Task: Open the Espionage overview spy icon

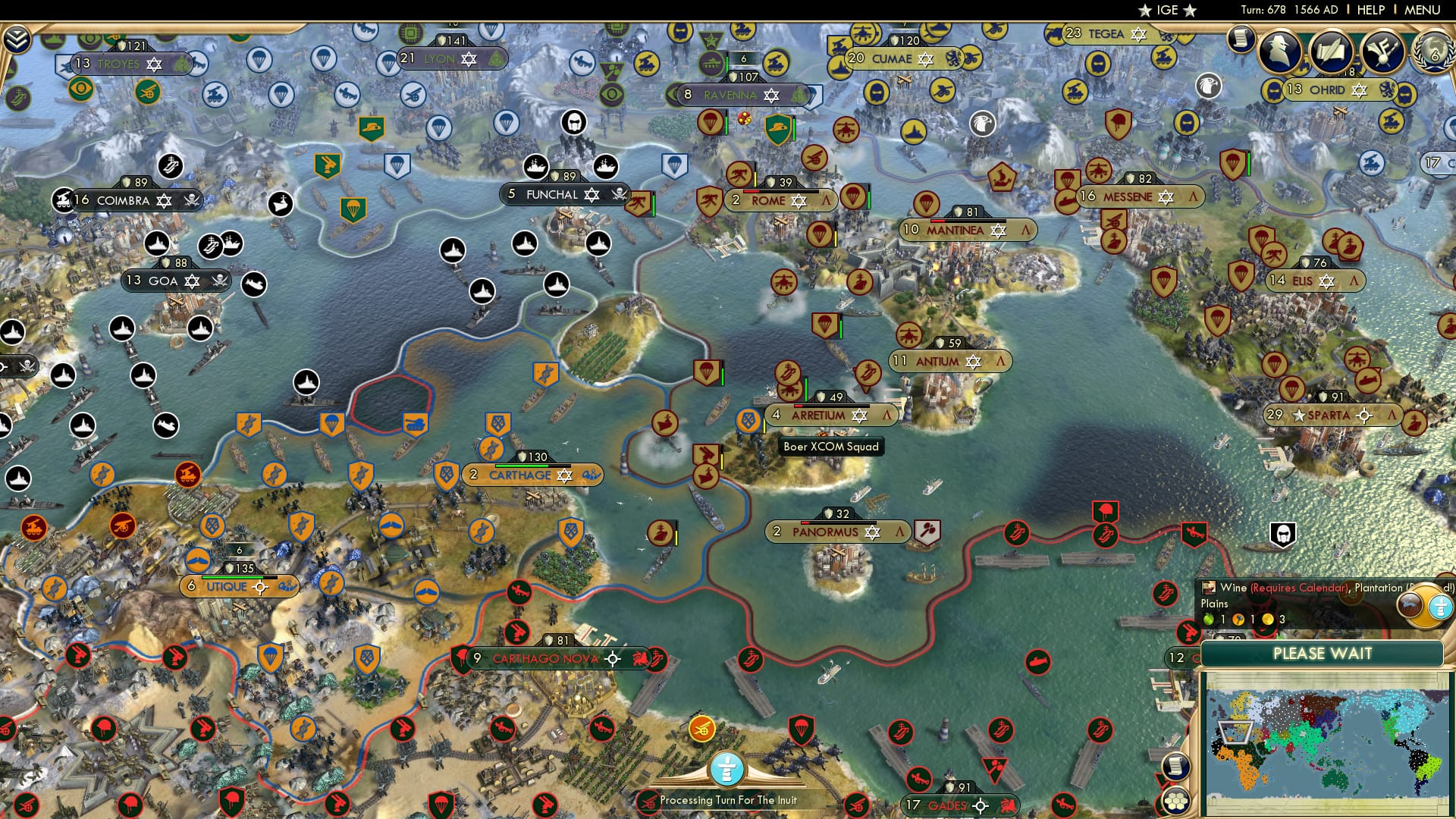Action: (1277, 49)
